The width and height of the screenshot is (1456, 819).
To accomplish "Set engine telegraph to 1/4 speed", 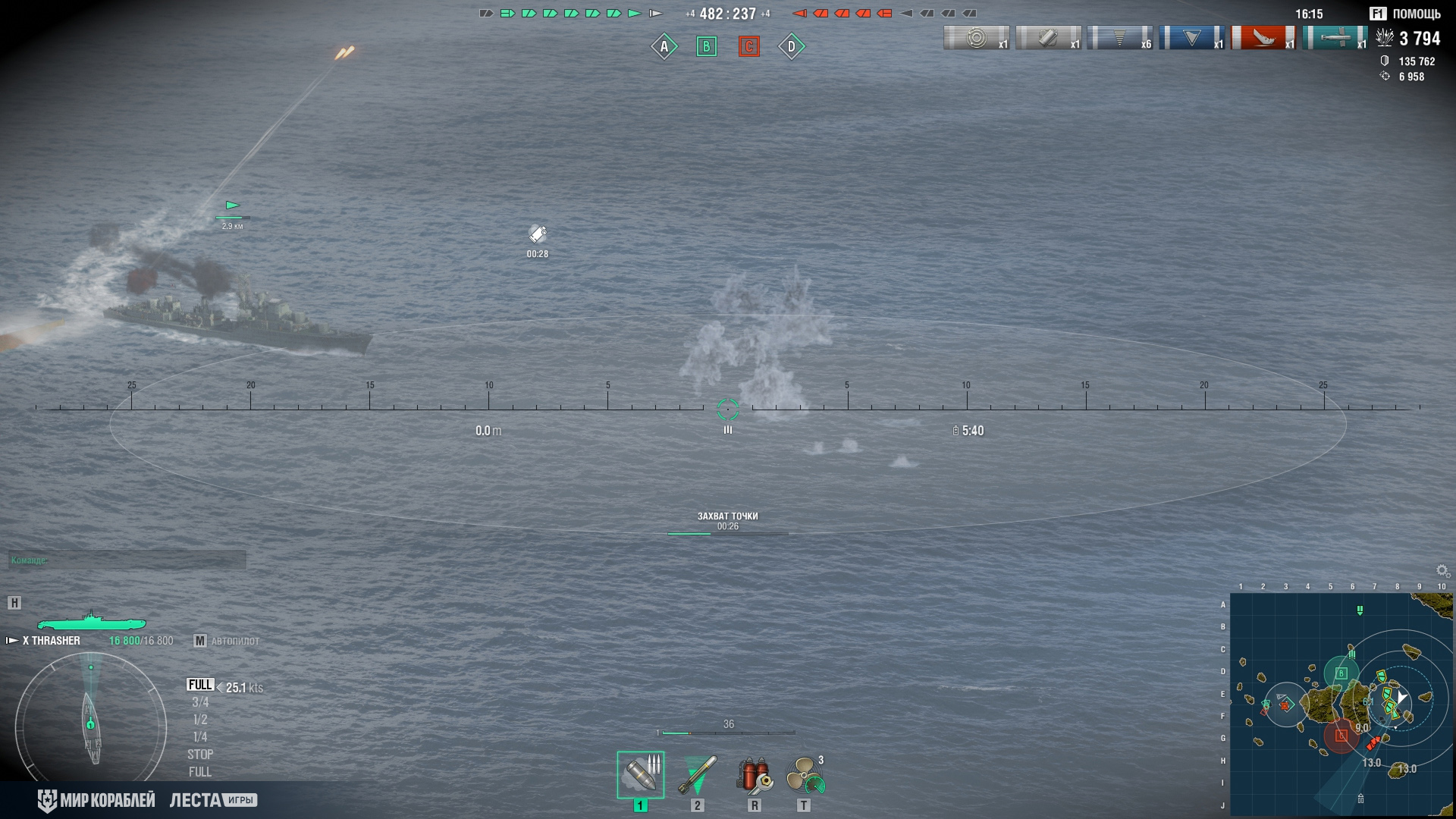I will pos(200,737).
